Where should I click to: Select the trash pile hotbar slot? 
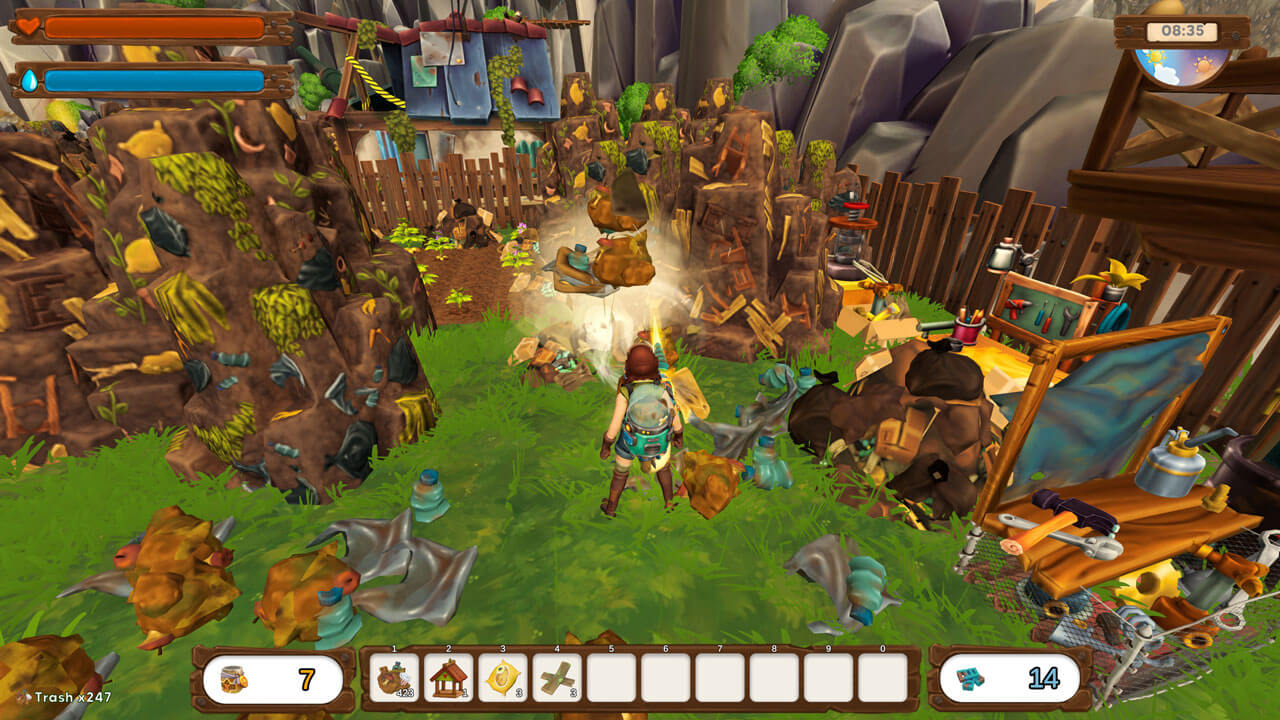[394, 678]
